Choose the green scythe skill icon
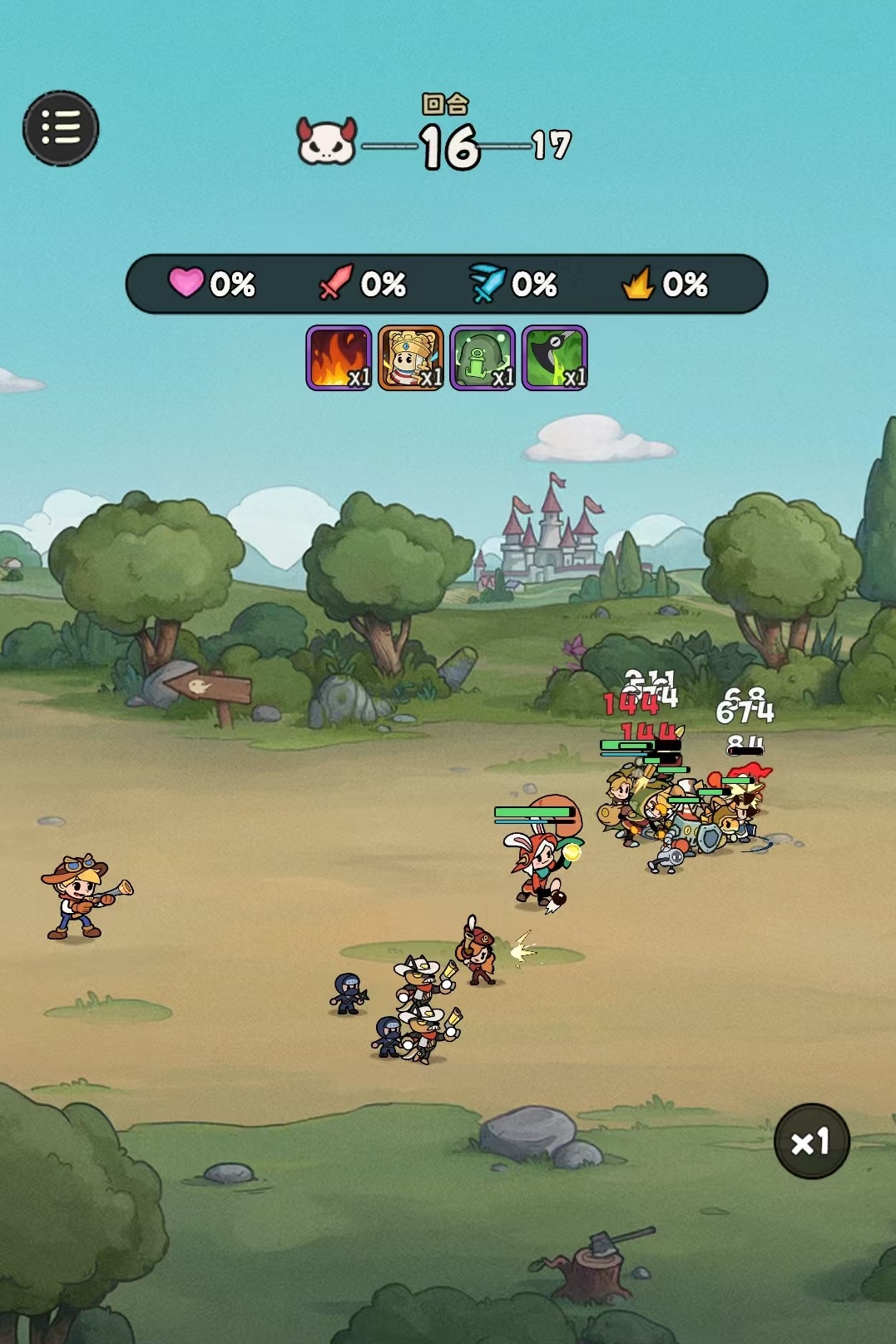This screenshot has width=896, height=1344. tap(555, 358)
